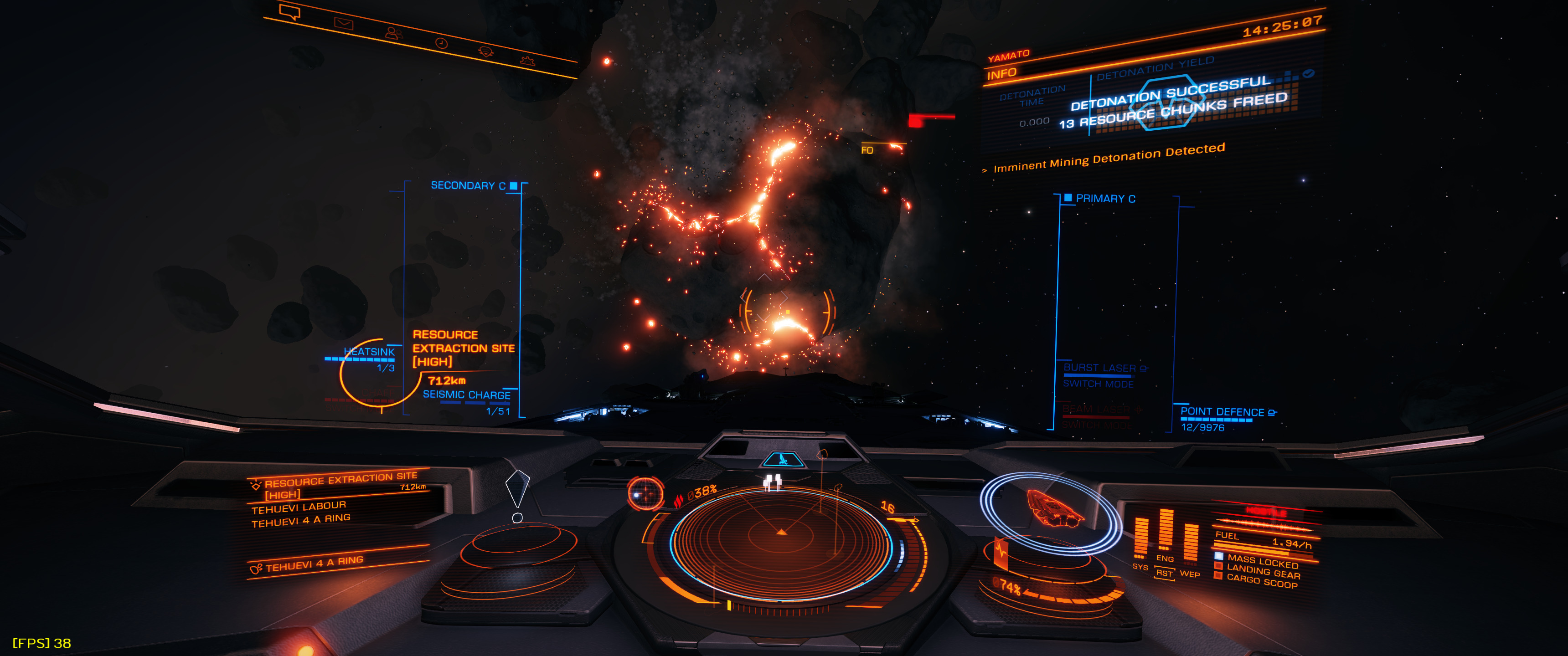Select the Seismic Charge weapon readout
The image size is (1568, 656).
[x=467, y=395]
